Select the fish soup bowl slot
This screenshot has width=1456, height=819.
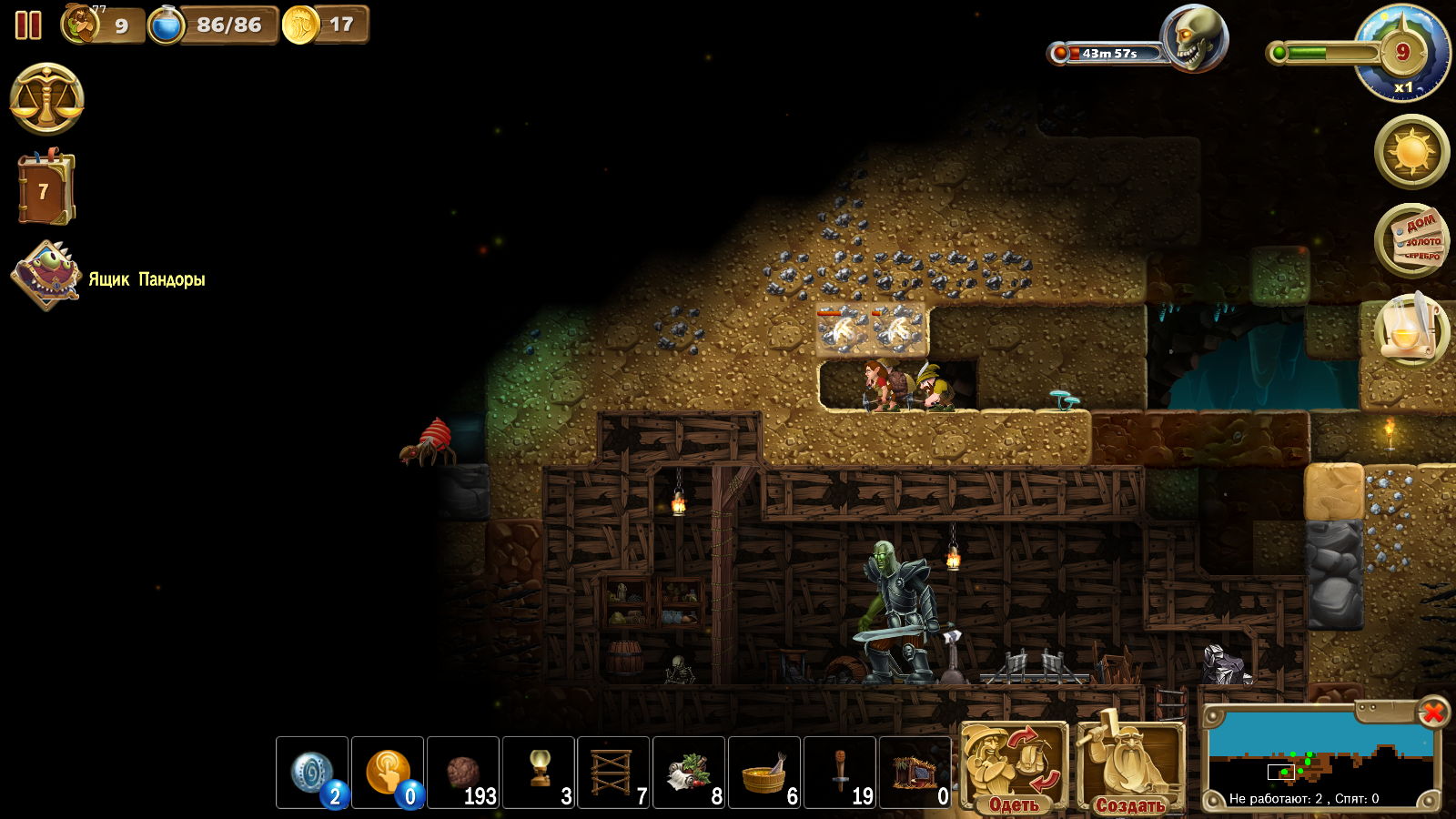tap(764, 773)
